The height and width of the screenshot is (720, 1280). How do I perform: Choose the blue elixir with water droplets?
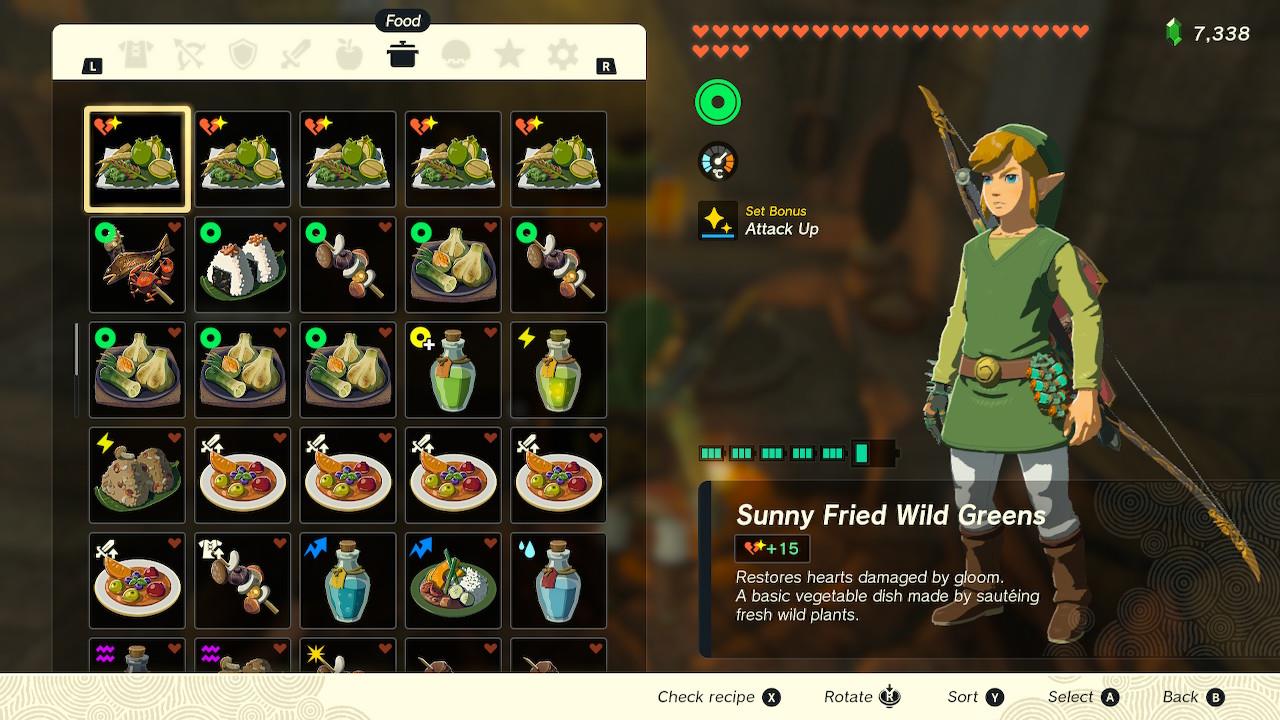(559, 581)
